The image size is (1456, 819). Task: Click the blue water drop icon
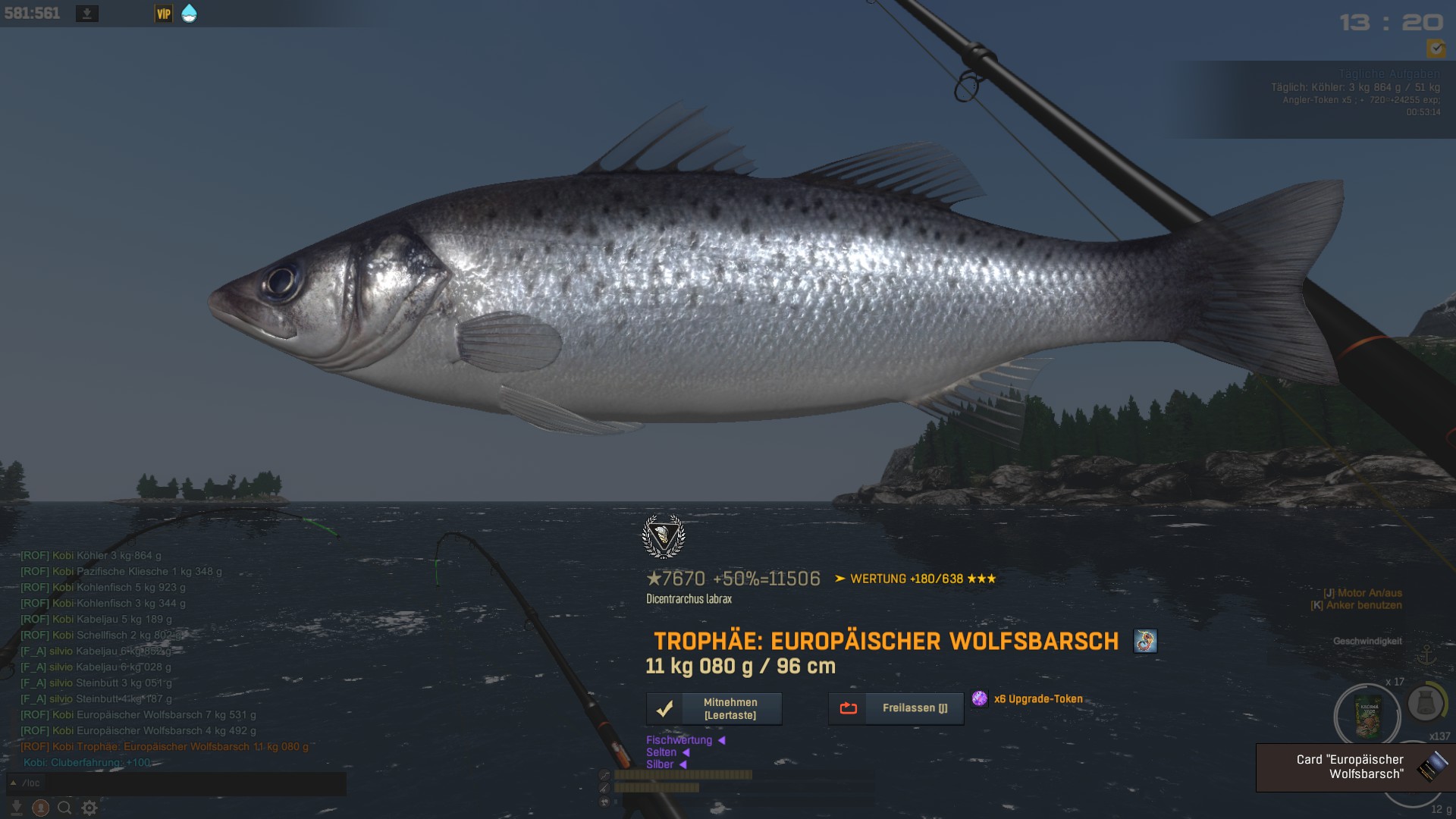tap(189, 14)
